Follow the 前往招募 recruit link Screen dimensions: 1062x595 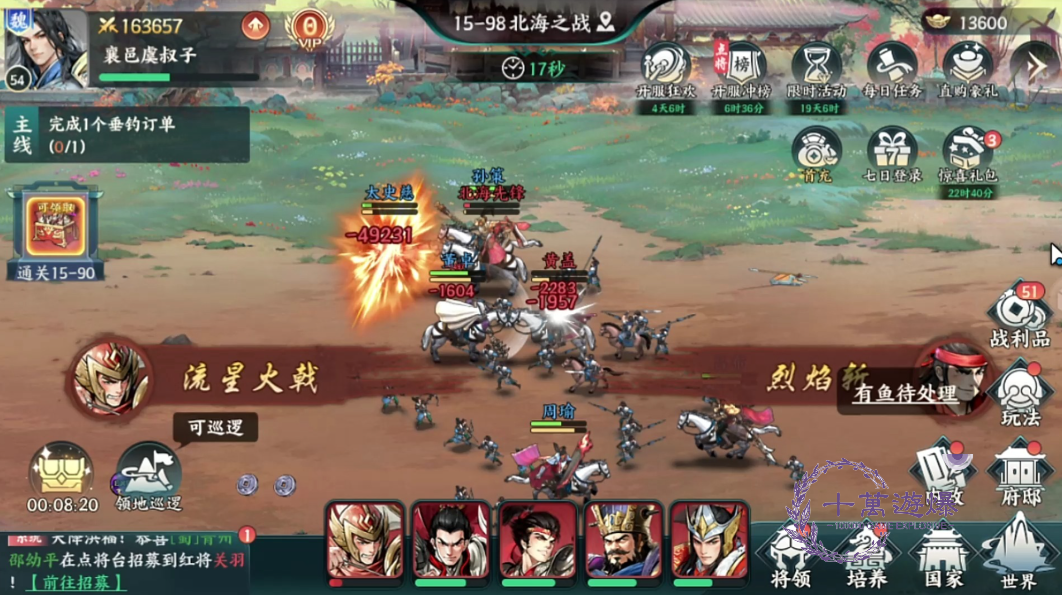click(x=77, y=583)
